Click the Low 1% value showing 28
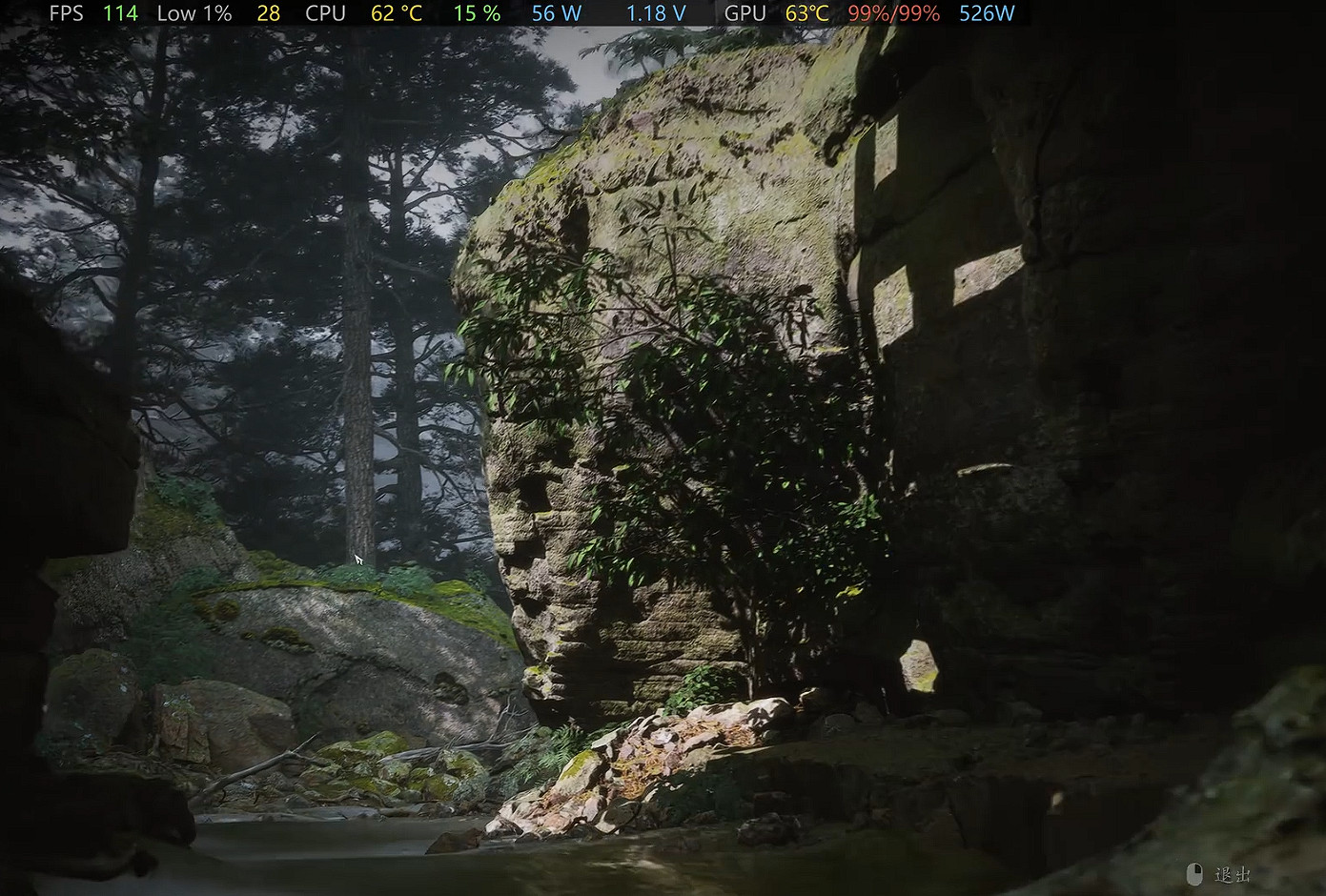1326x896 pixels. (x=268, y=13)
